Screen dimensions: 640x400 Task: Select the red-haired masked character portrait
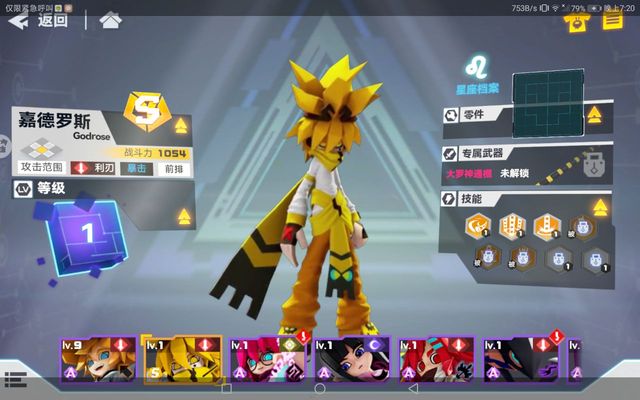437,360
